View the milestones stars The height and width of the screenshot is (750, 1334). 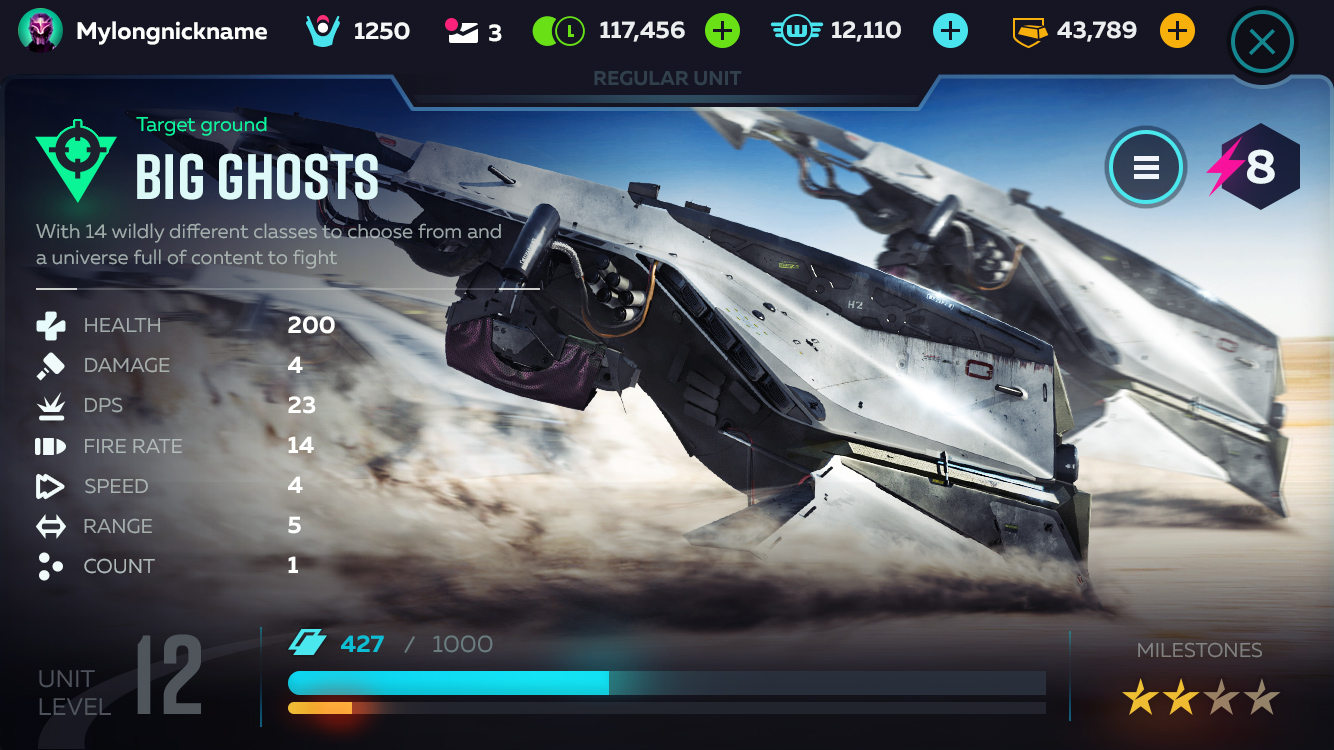tap(1200, 698)
